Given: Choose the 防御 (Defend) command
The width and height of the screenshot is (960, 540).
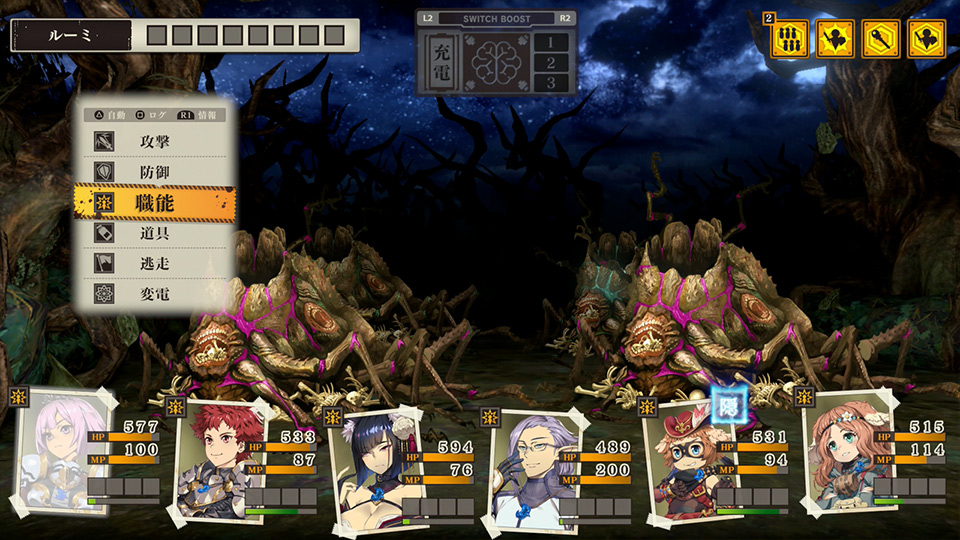Looking at the screenshot, I should tap(156, 172).
